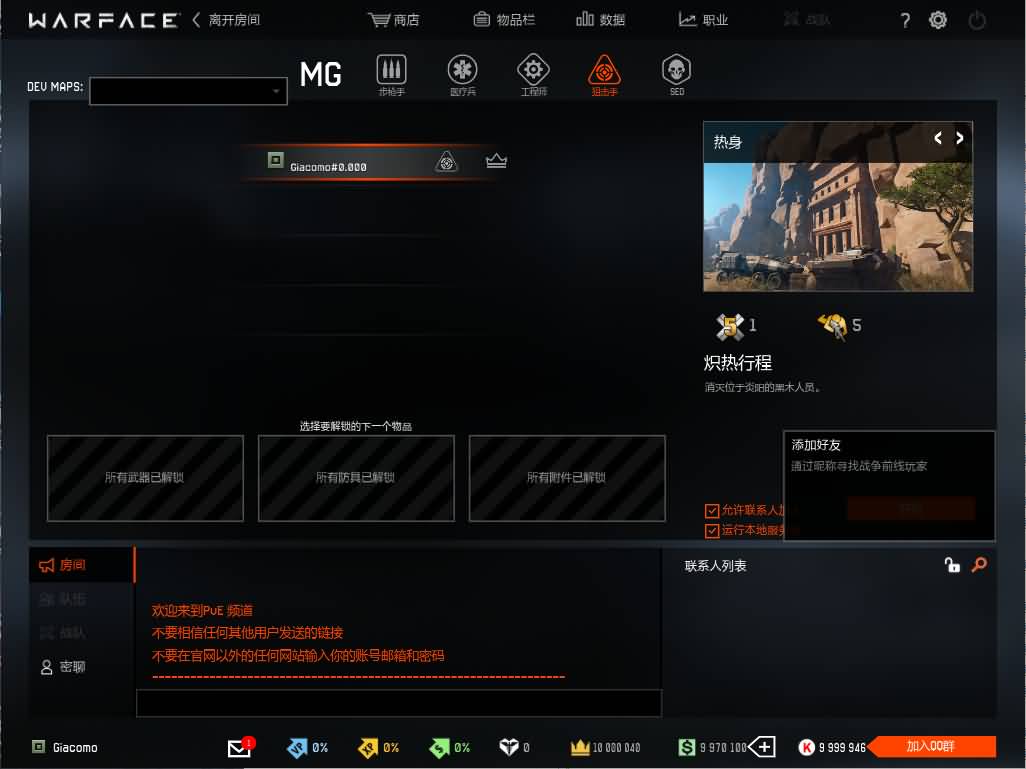Click the question mark help icon
1026x769 pixels.
pyautogui.click(x=905, y=20)
